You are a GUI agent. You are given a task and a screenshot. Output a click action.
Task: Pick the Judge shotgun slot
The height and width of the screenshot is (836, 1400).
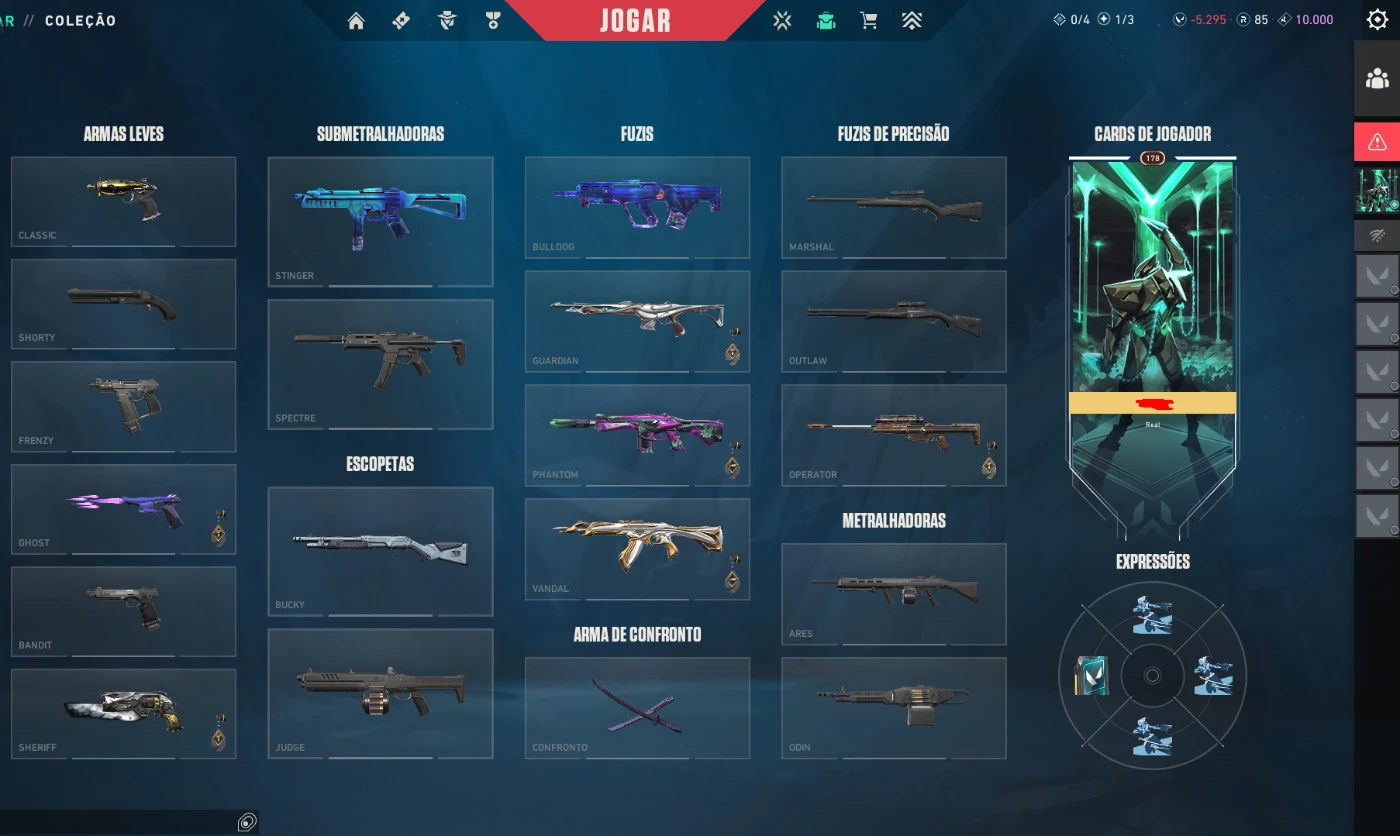(x=380, y=693)
